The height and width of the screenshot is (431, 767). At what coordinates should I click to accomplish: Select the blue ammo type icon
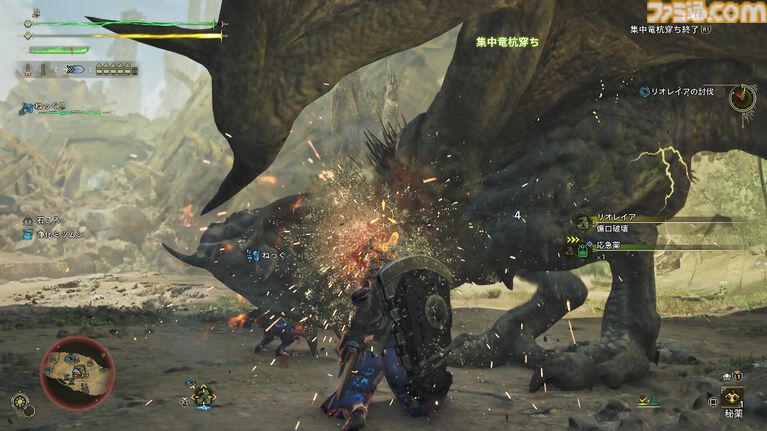pos(73,71)
